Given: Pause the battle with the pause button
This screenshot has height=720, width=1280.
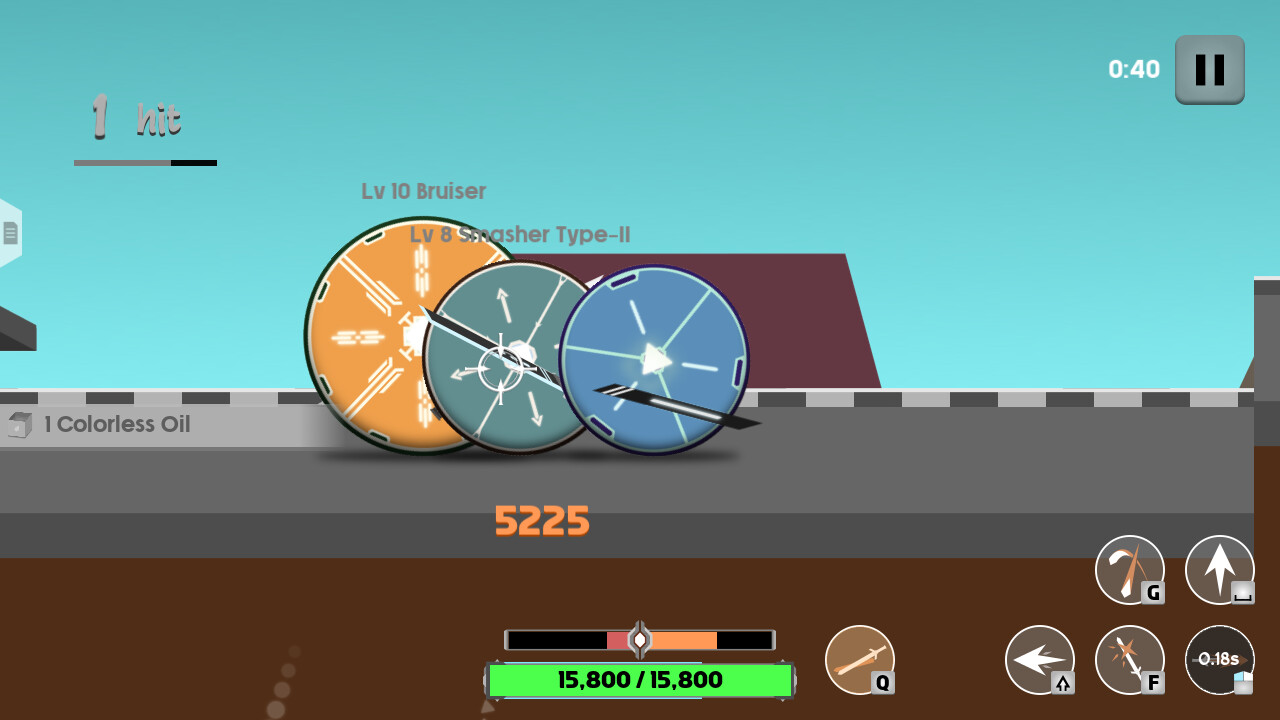Looking at the screenshot, I should tap(1209, 70).
